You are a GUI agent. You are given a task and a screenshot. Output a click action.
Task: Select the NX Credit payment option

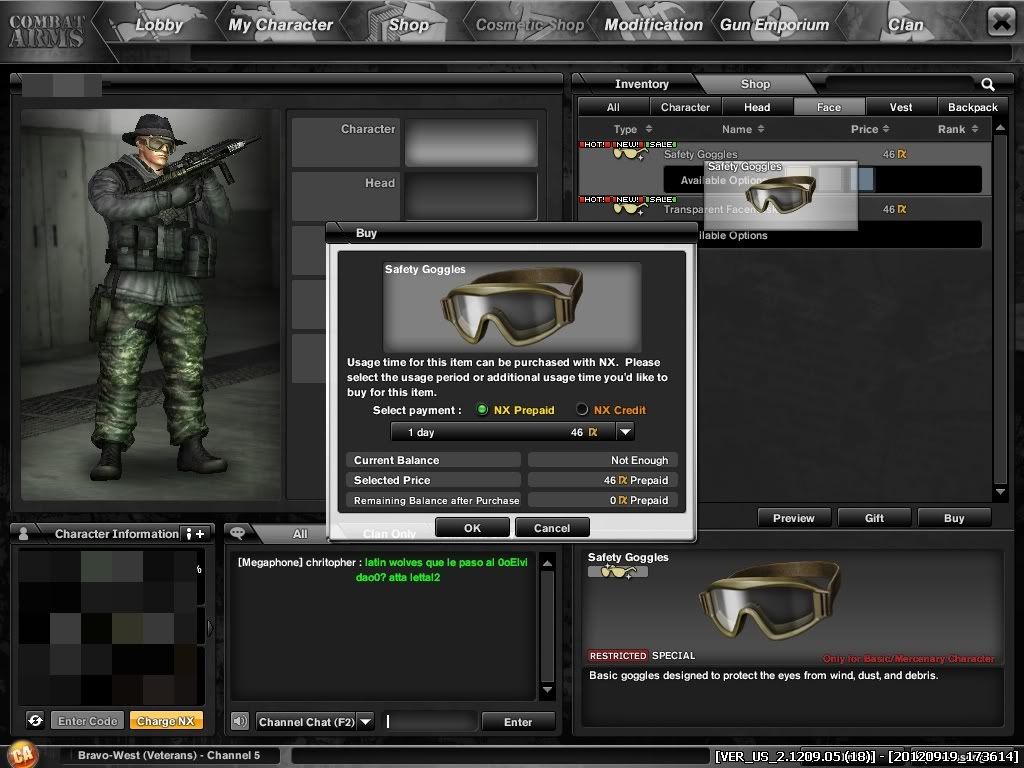(x=582, y=410)
